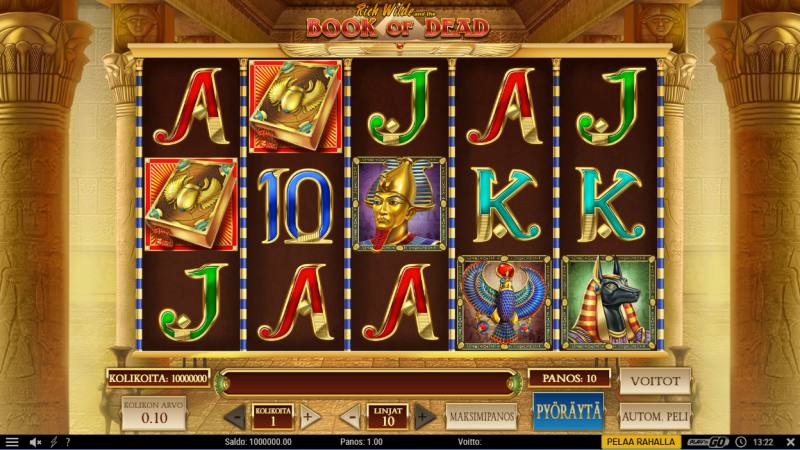Open help with the question mark icon
This screenshot has height=450, width=800.
click(x=67, y=441)
